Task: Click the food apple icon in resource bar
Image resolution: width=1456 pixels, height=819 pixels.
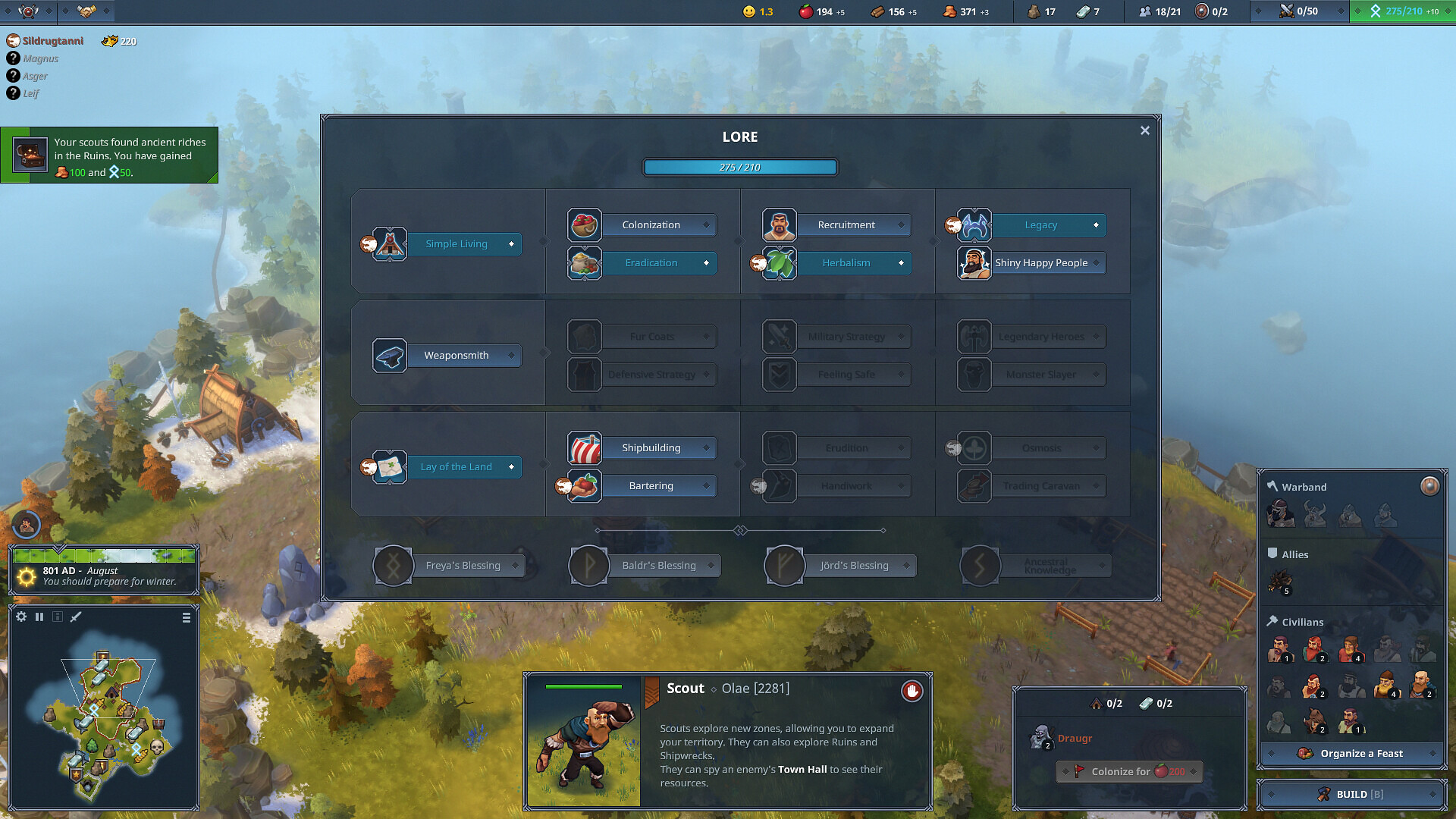Action: (x=806, y=11)
